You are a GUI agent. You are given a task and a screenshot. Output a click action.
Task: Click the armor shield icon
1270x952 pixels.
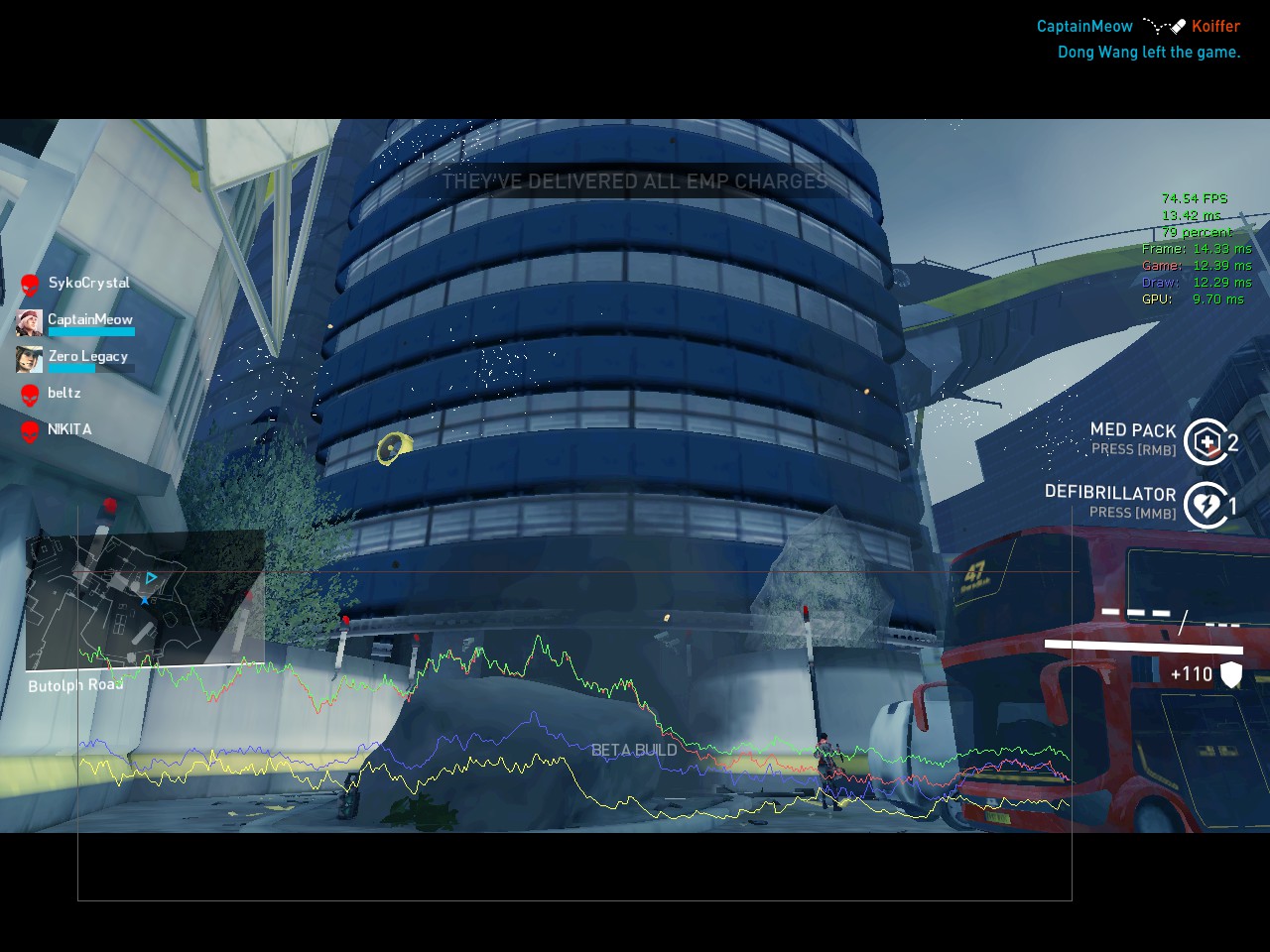click(x=1231, y=674)
